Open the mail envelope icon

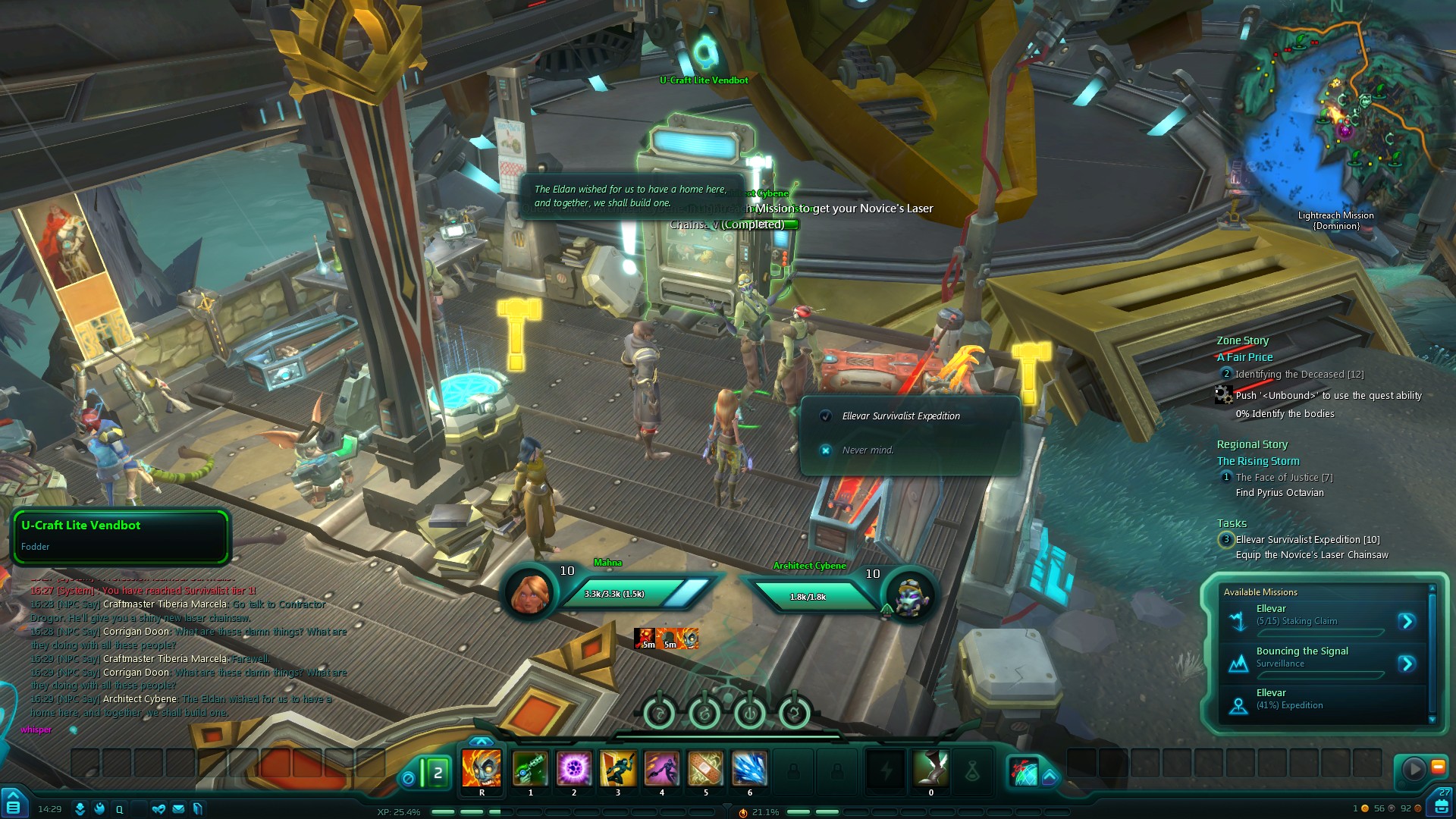click(x=178, y=809)
